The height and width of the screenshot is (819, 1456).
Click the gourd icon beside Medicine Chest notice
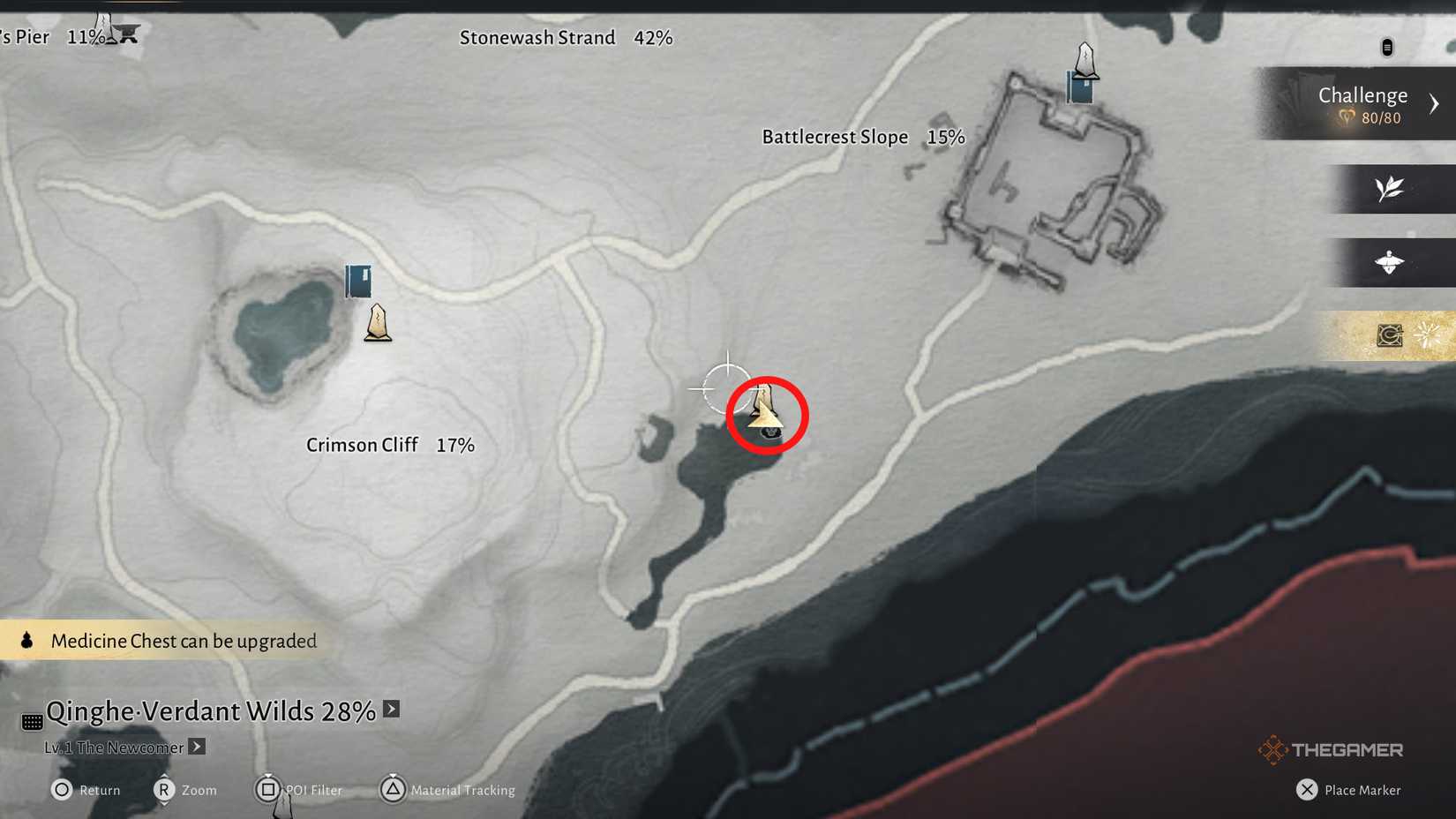point(25,640)
